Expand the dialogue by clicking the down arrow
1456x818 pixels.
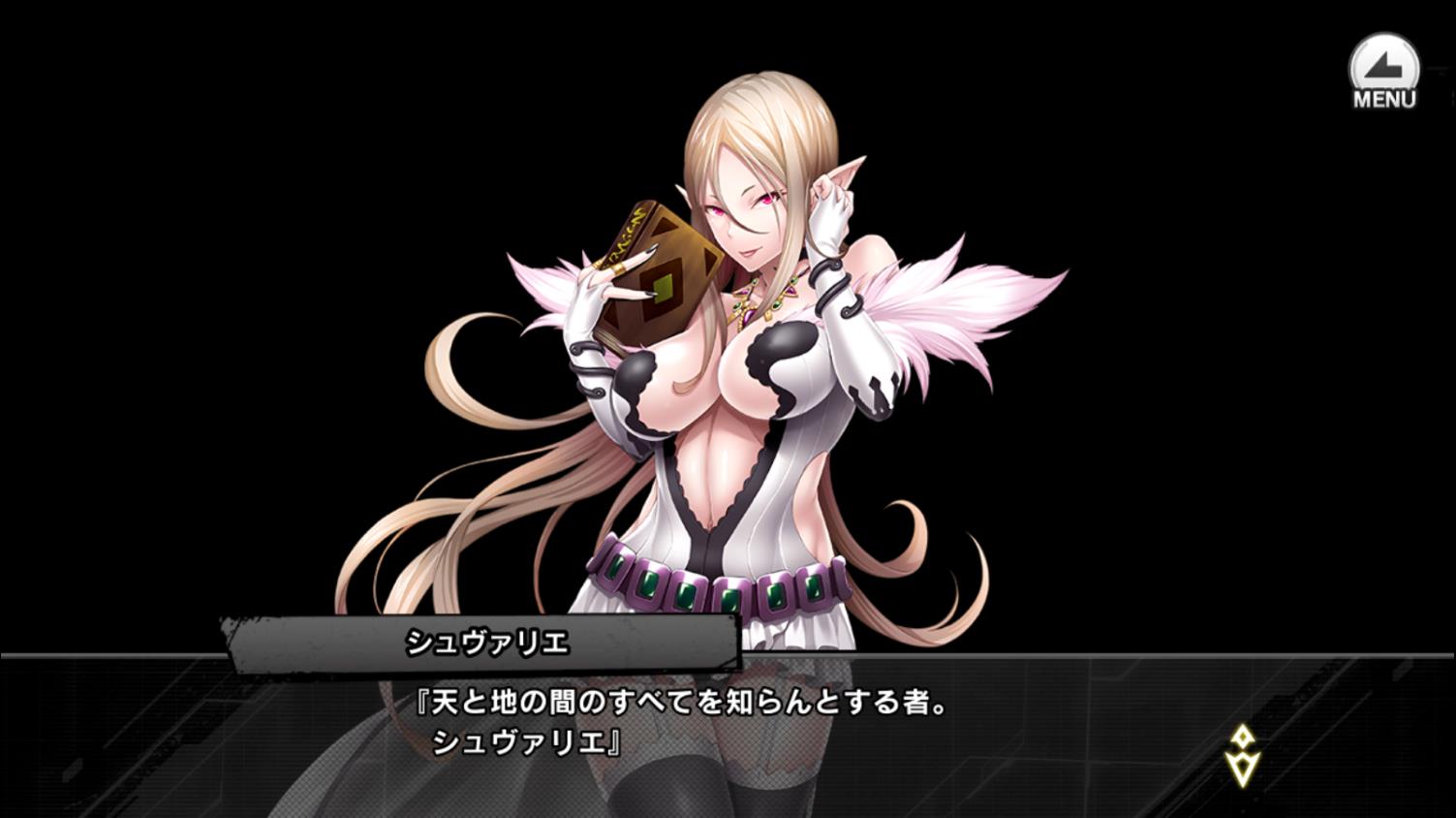[x=1243, y=769]
